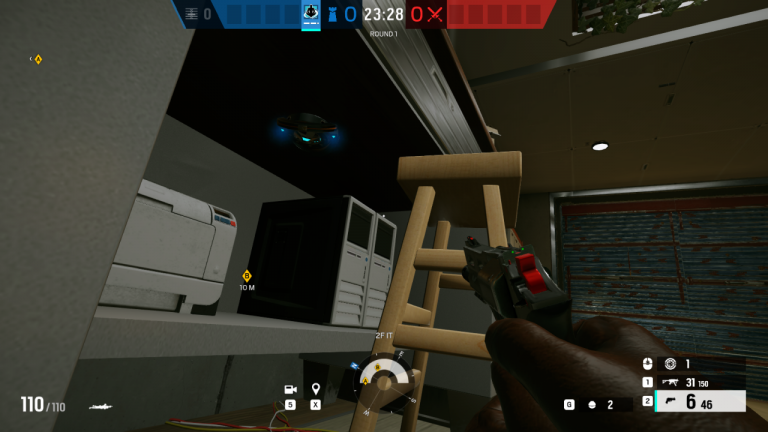Open the observation camera tool icon
This screenshot has height=432, width=768.
point(290,389)
